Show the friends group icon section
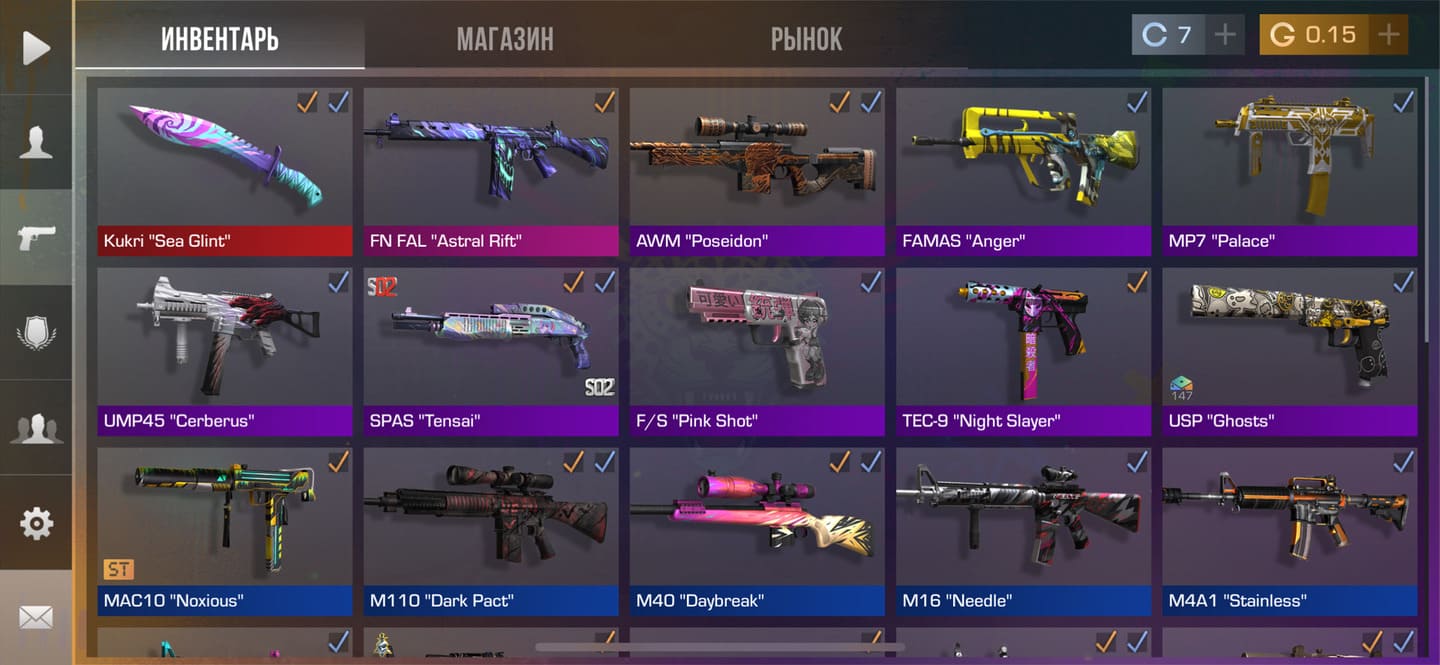Screen dimensions: 1440x665 coord(36,428)
